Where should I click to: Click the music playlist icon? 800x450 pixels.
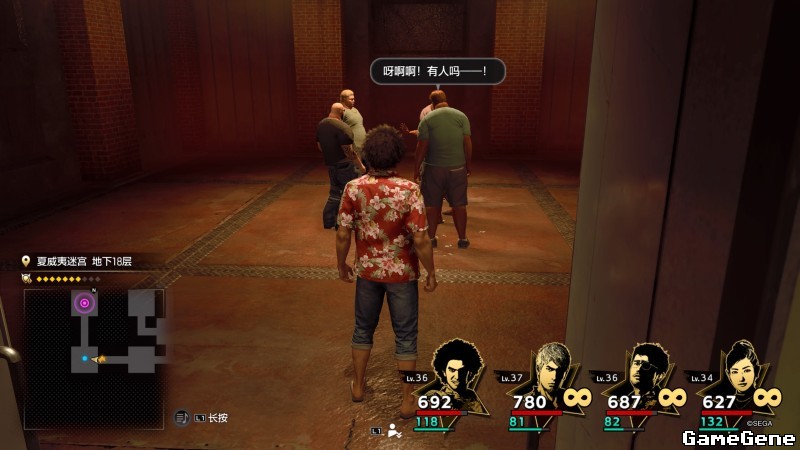(182, 418)
